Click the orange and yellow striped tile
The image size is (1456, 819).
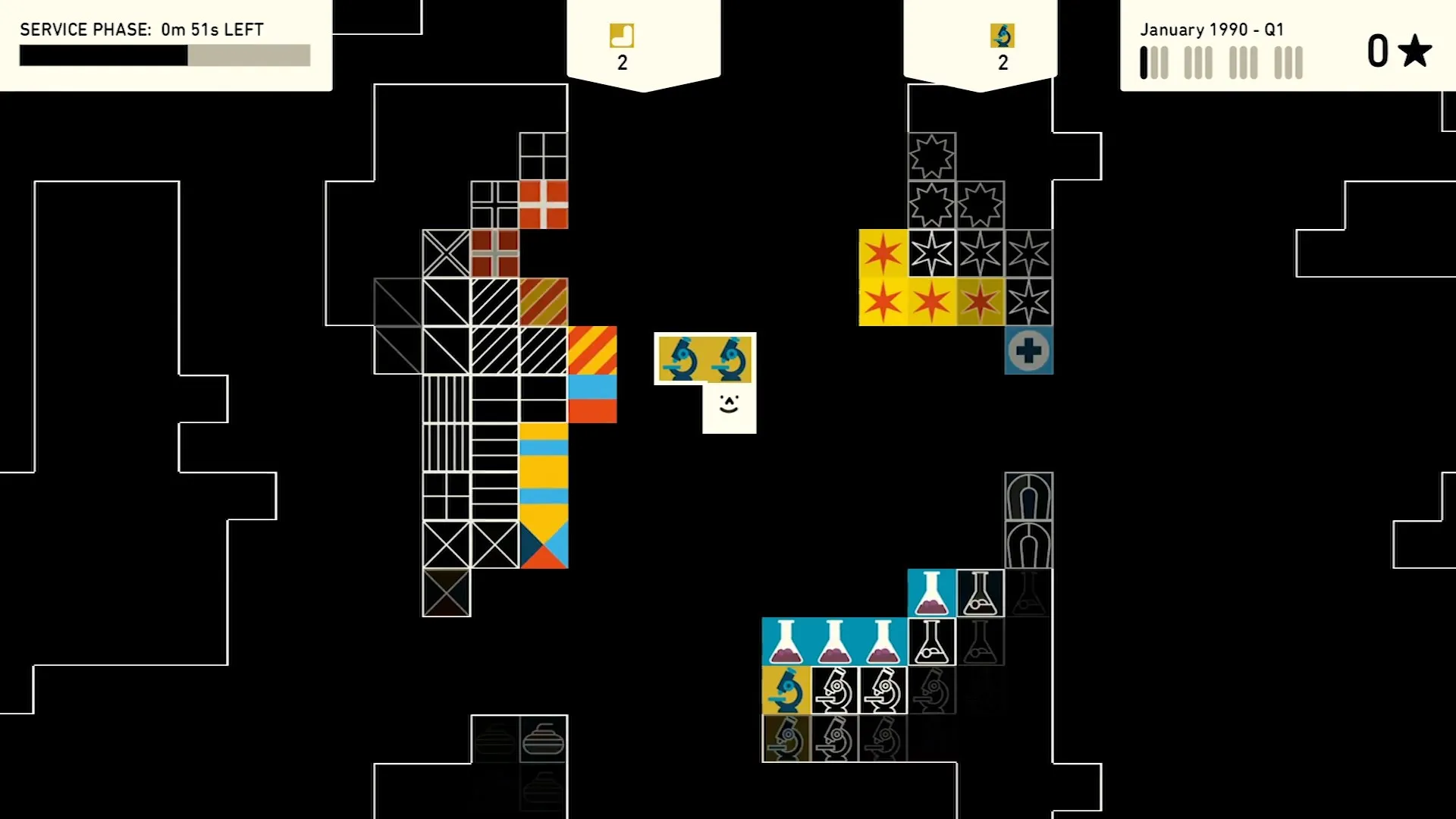click(592, 350)
